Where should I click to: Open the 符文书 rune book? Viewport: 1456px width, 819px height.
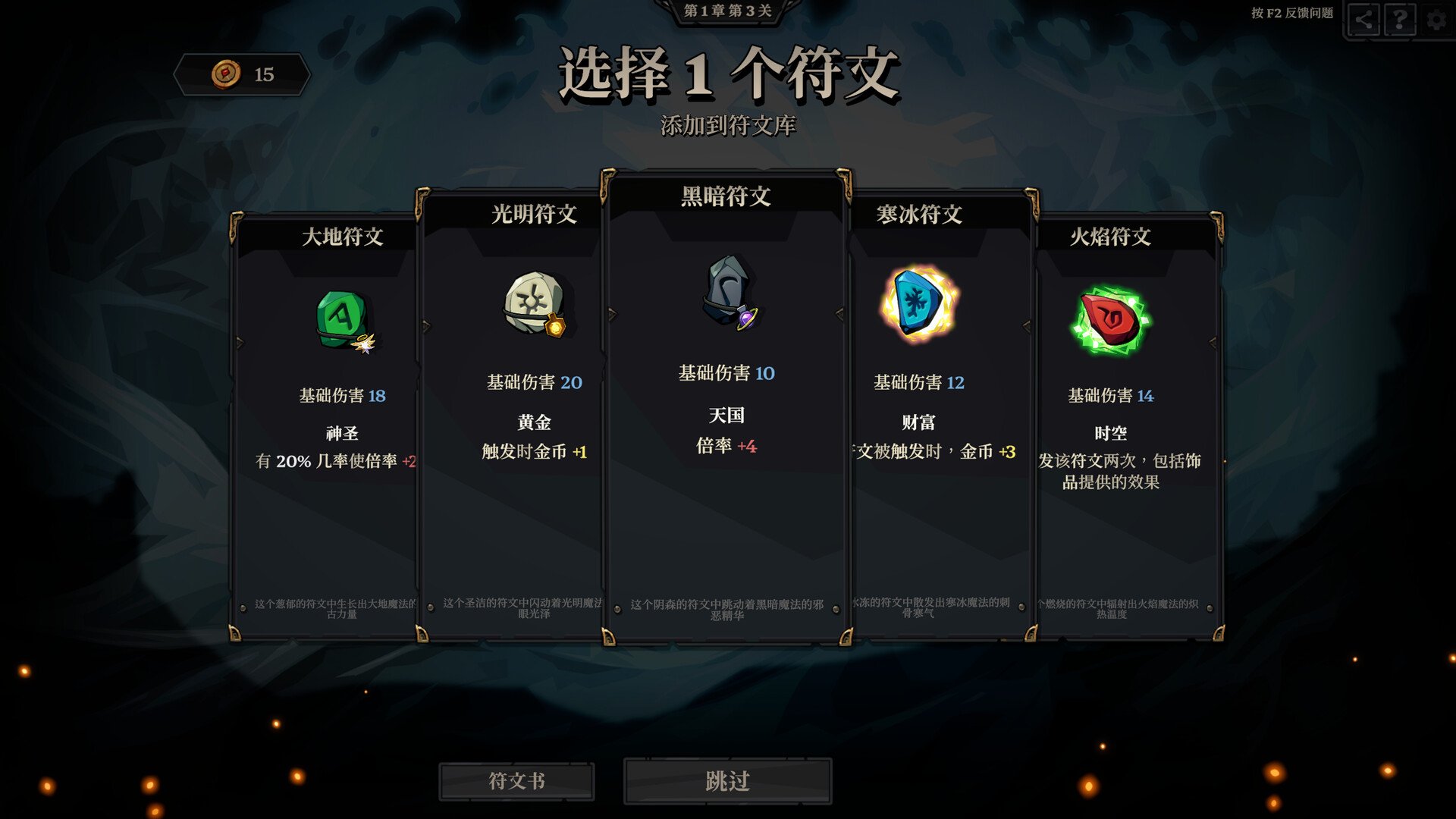(516, 781)
